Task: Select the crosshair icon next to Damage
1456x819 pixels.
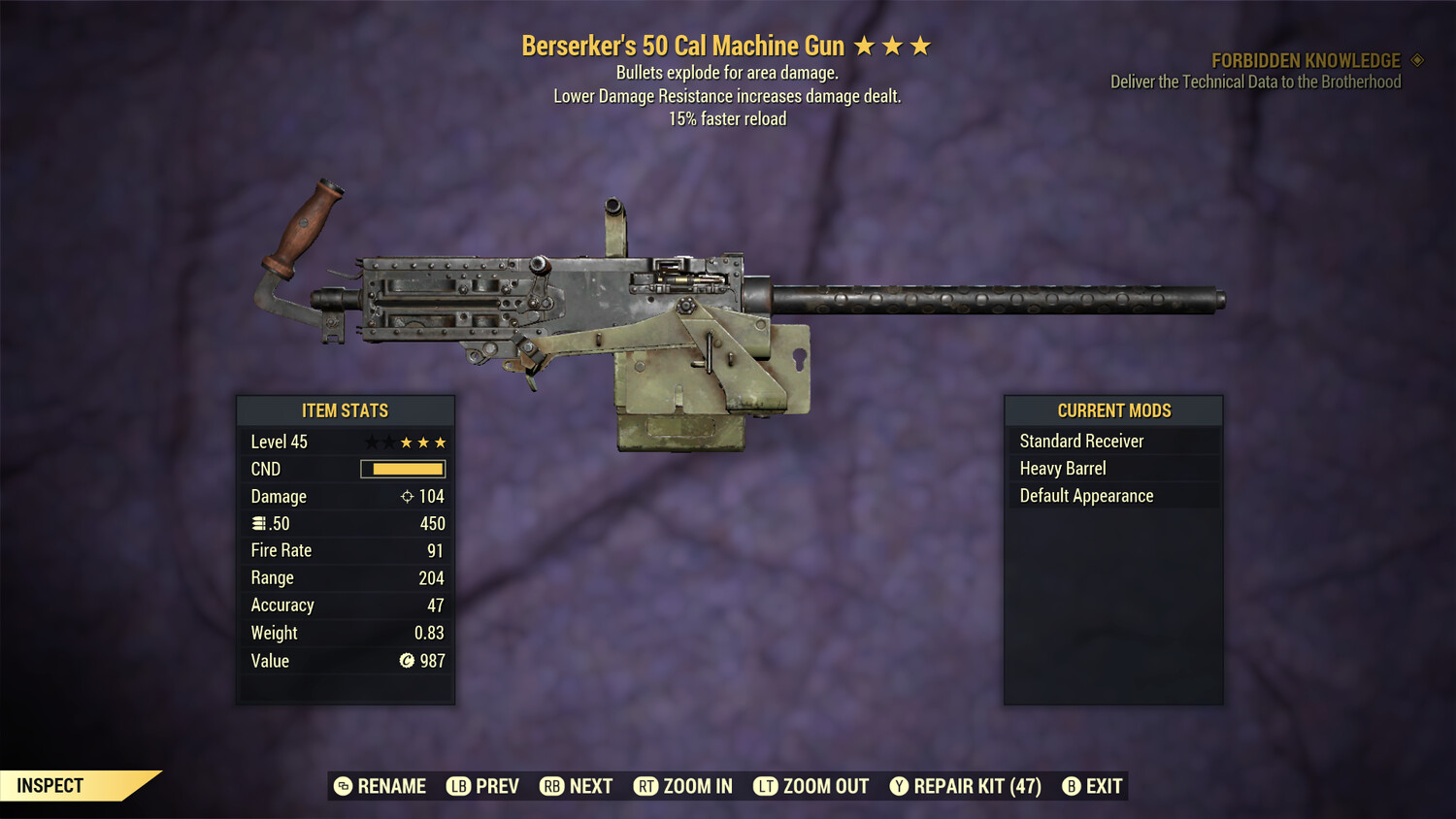Action: pos(406,496)
